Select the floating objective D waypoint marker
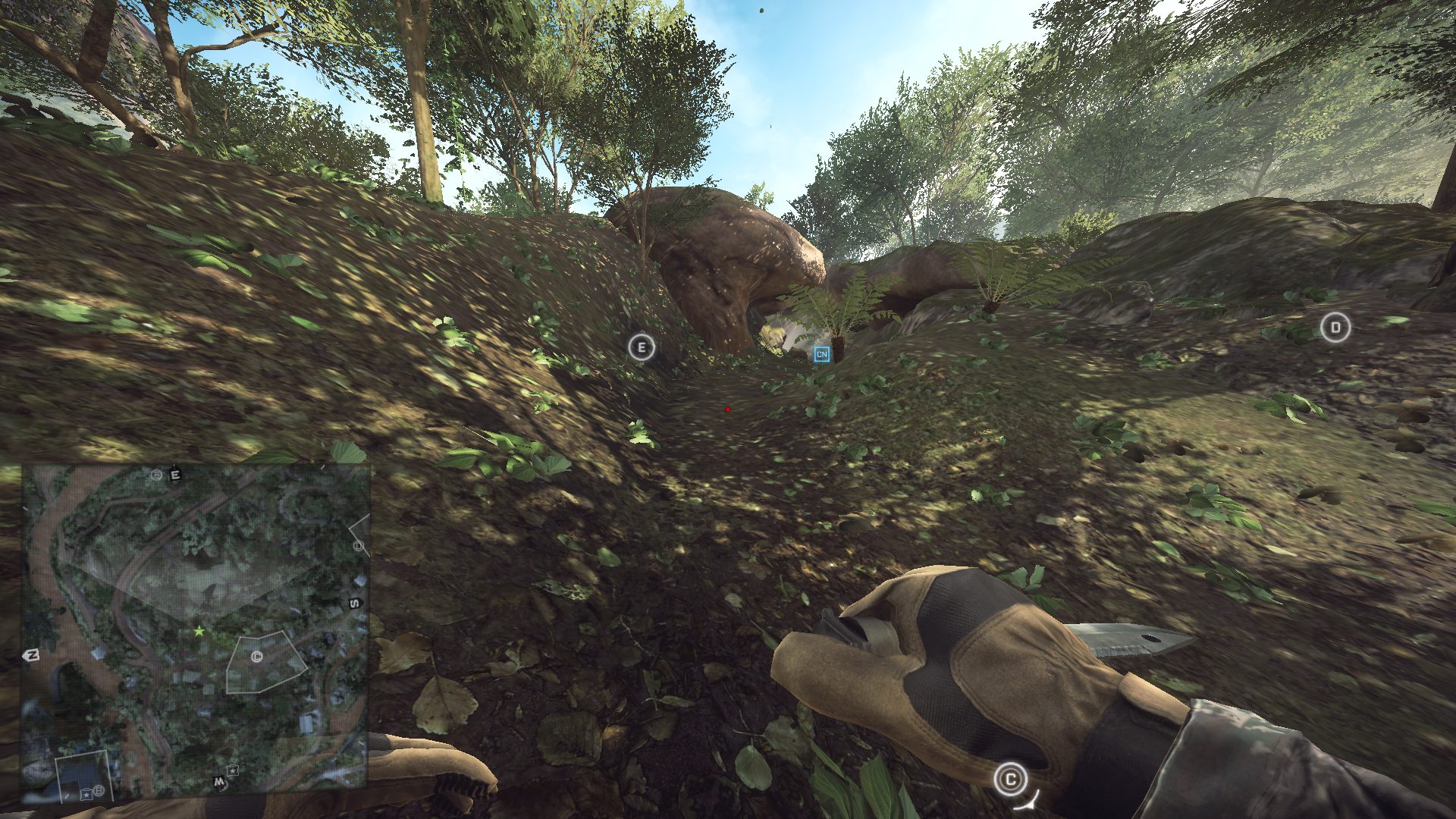Screen dimensions: 1456x819 coord(1335,328)
